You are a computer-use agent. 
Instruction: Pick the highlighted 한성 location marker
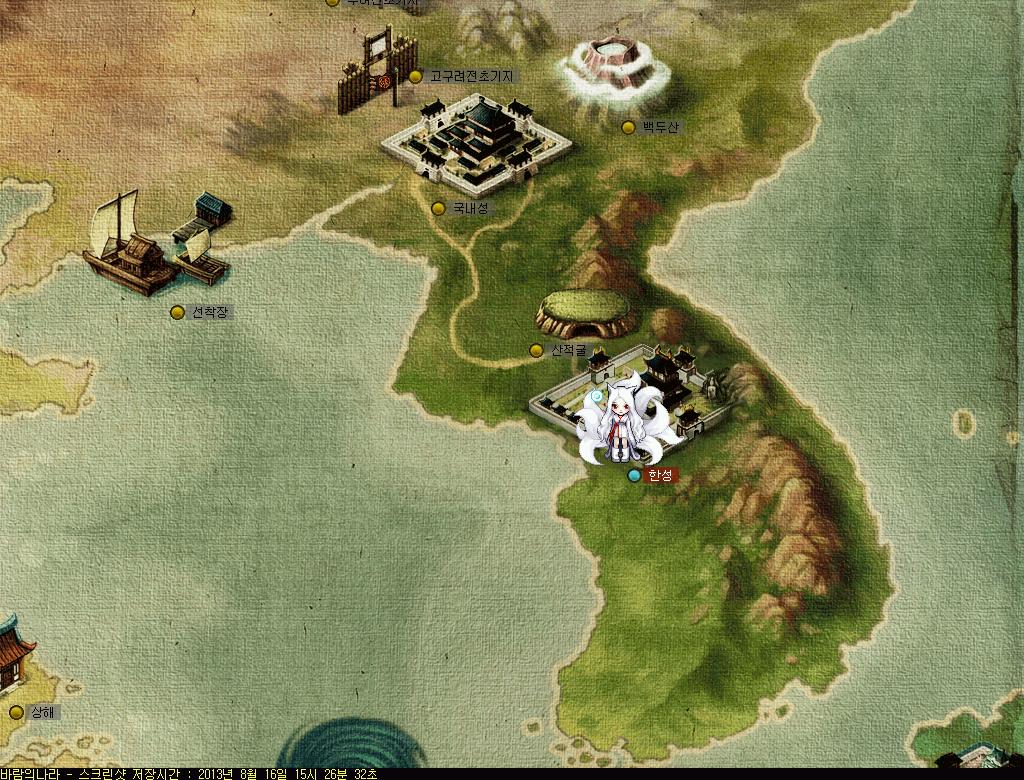click(x=634, y=476)
